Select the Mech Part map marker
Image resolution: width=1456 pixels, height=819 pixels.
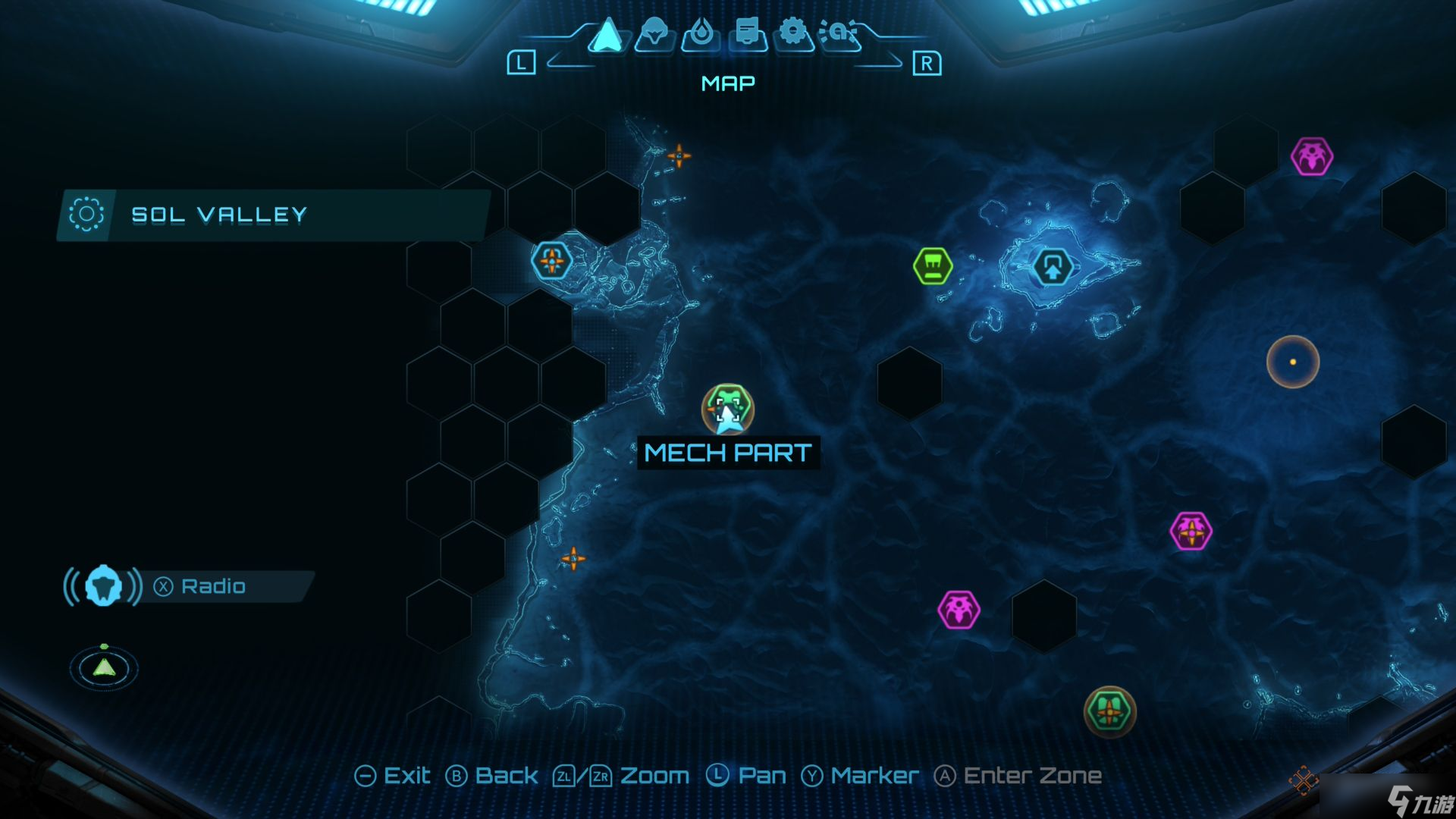727,409
